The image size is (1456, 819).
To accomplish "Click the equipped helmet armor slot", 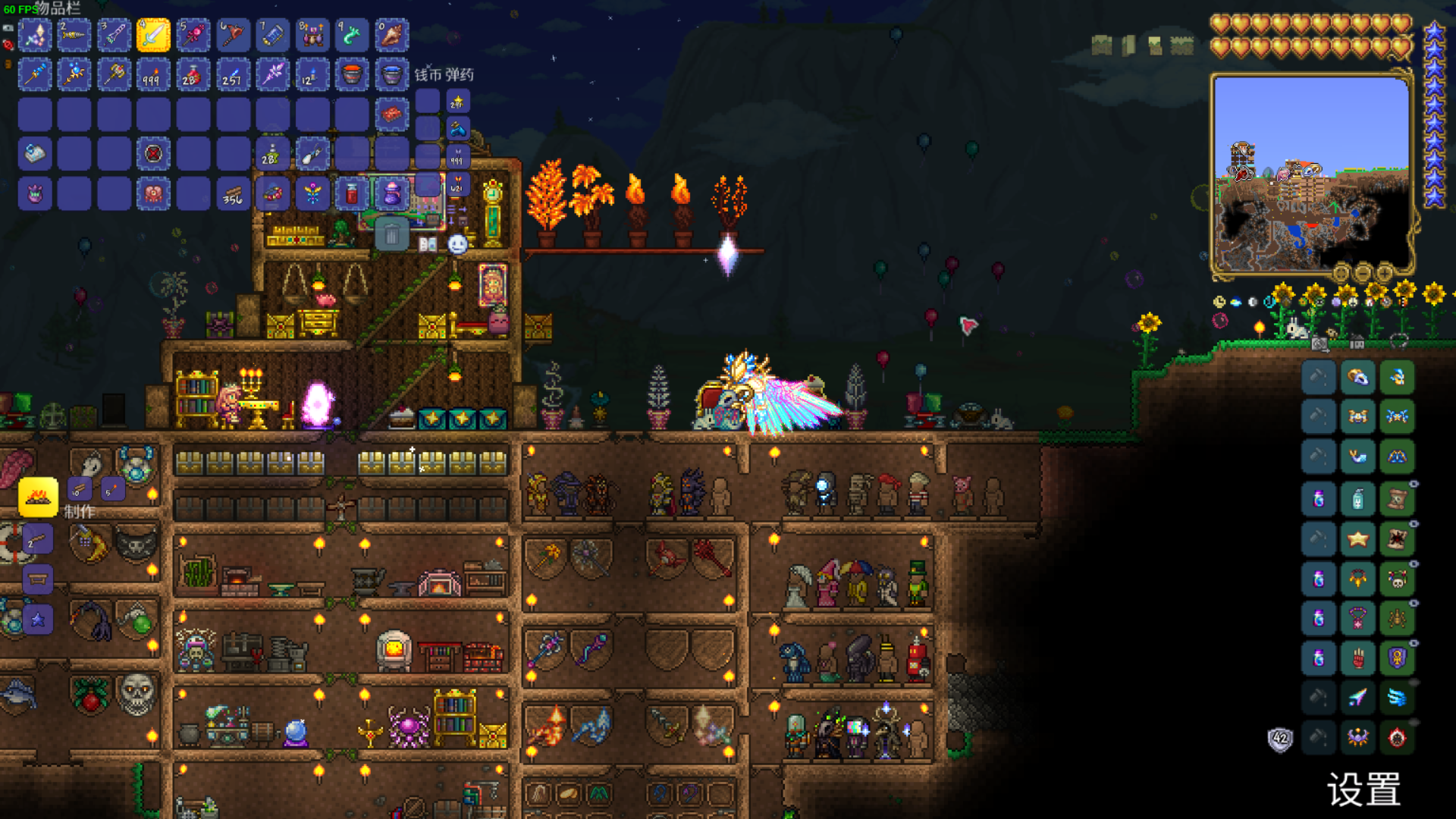I will tap(1397, 377).
